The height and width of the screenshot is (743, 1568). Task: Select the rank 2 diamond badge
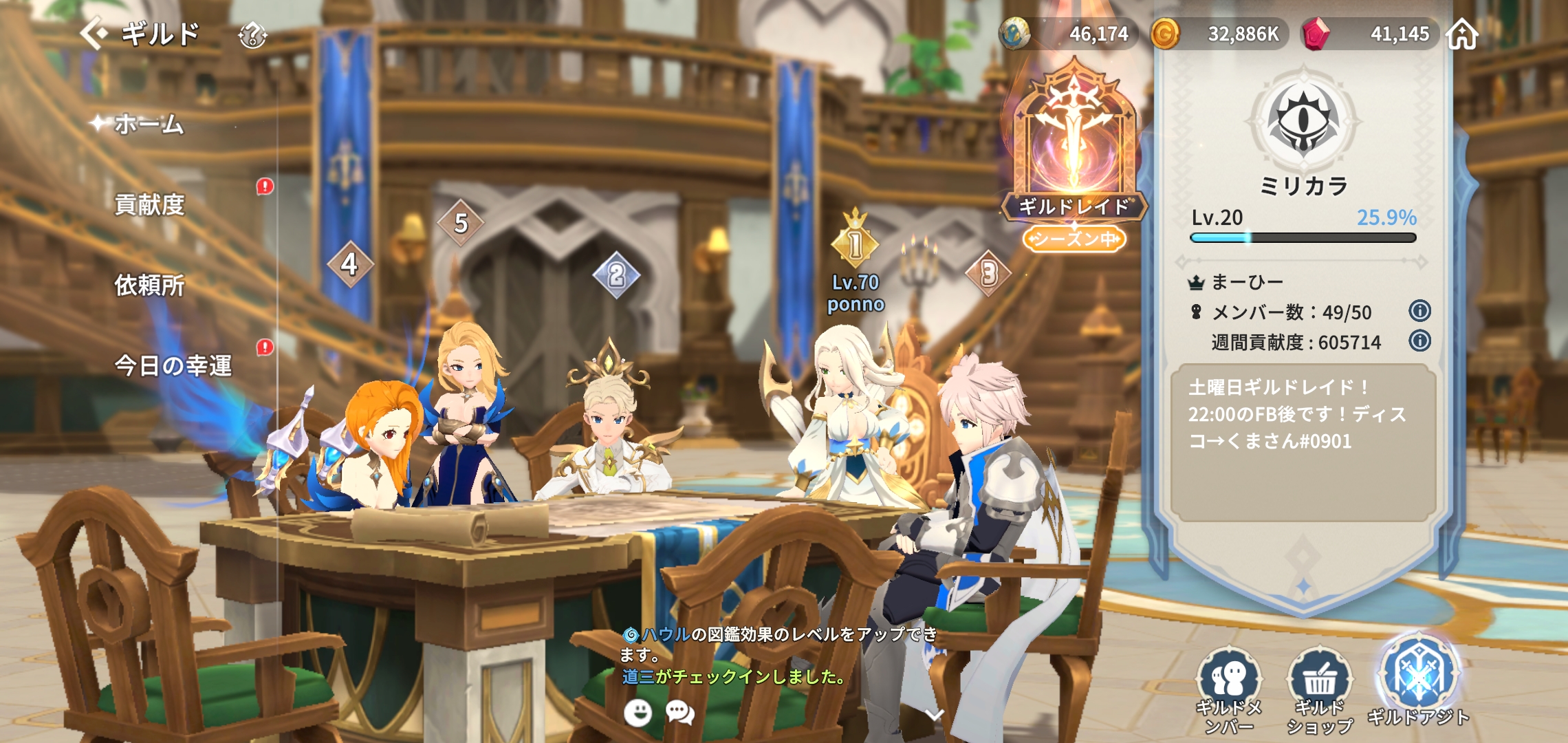tap(616, 275)
